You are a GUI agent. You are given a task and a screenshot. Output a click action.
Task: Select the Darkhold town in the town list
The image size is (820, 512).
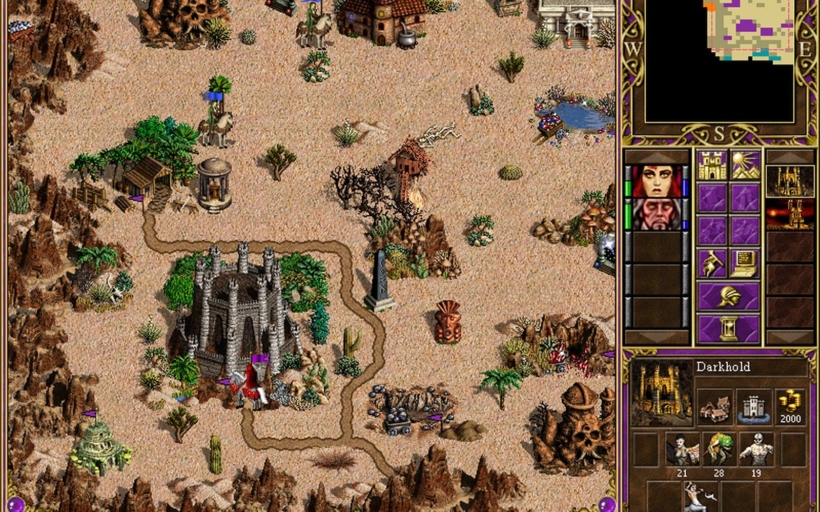790,181
